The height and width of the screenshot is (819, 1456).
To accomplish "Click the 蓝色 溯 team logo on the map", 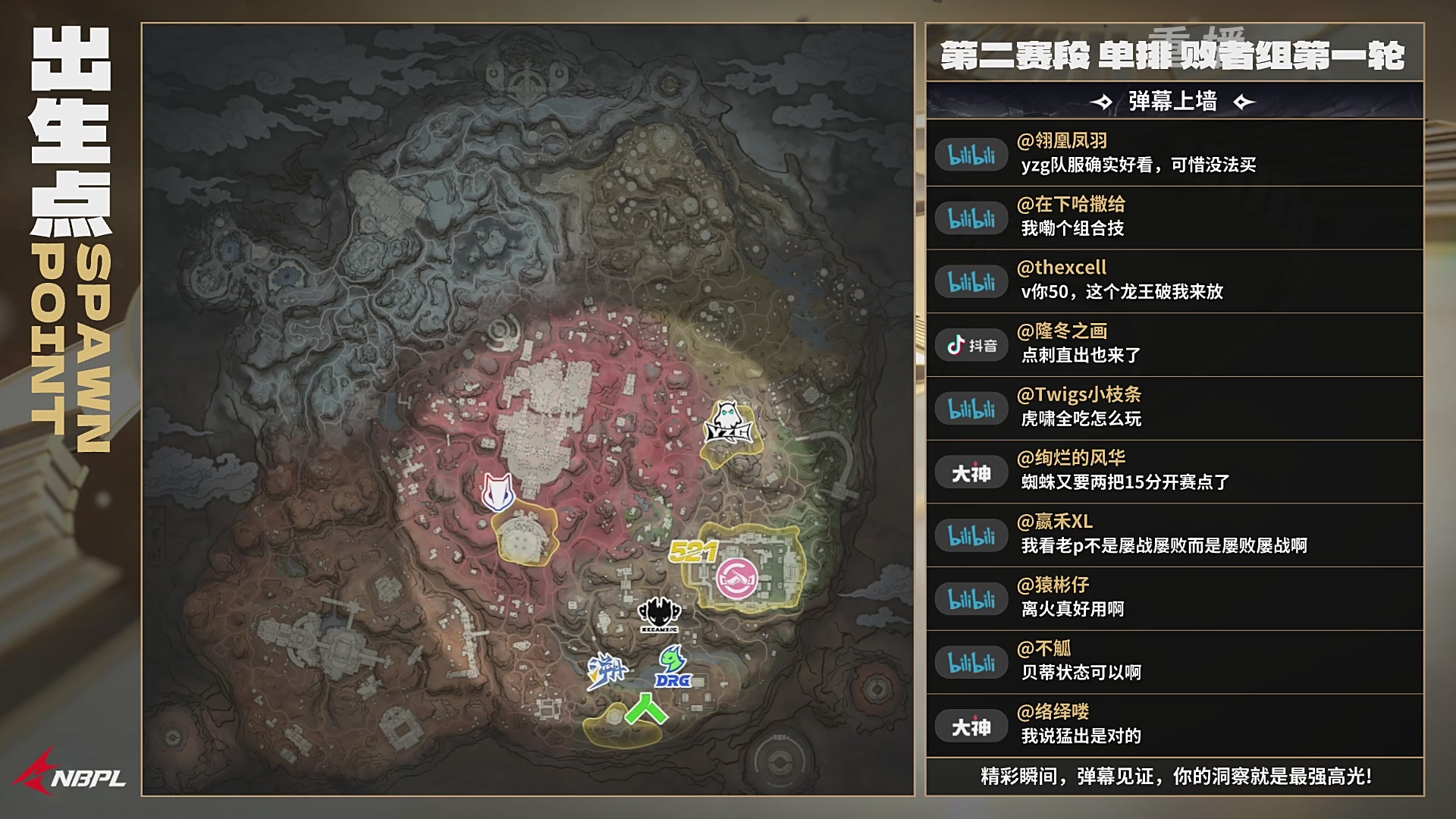I will tap(609, 669).
